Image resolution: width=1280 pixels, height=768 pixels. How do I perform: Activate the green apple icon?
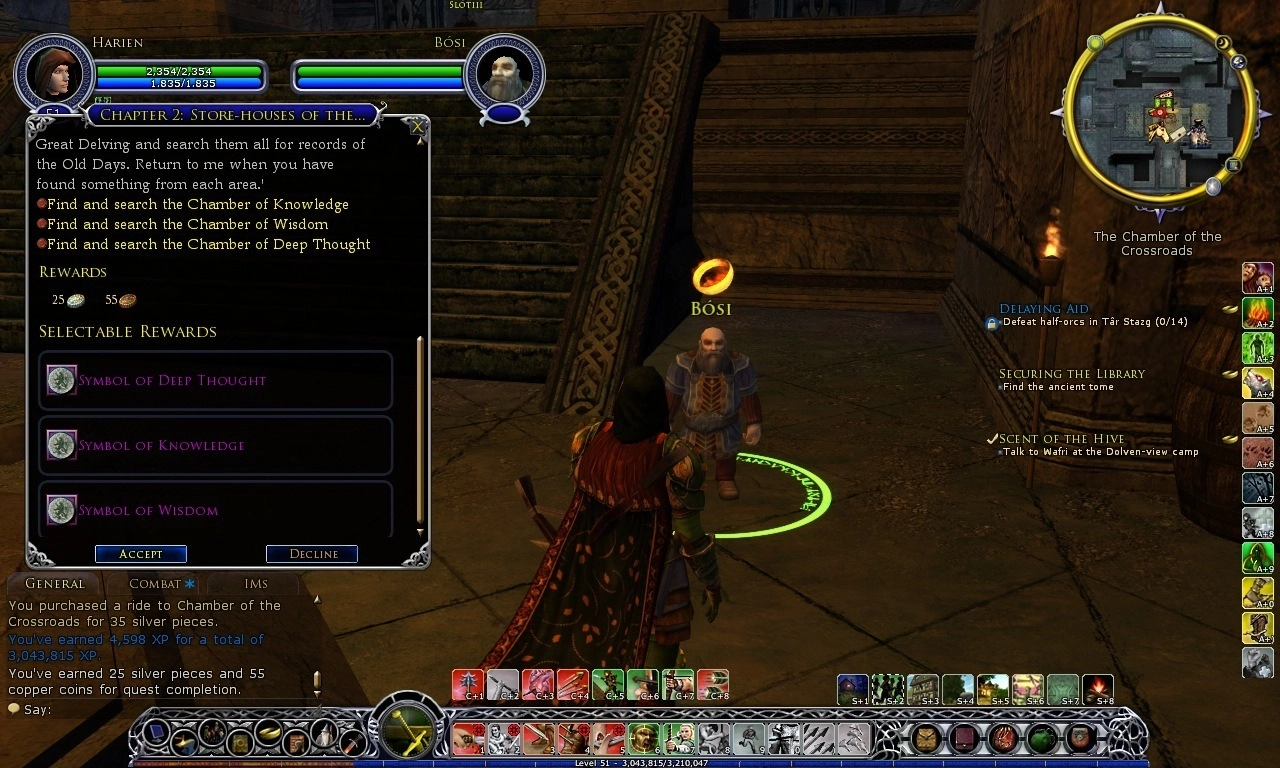[1041, 738]
